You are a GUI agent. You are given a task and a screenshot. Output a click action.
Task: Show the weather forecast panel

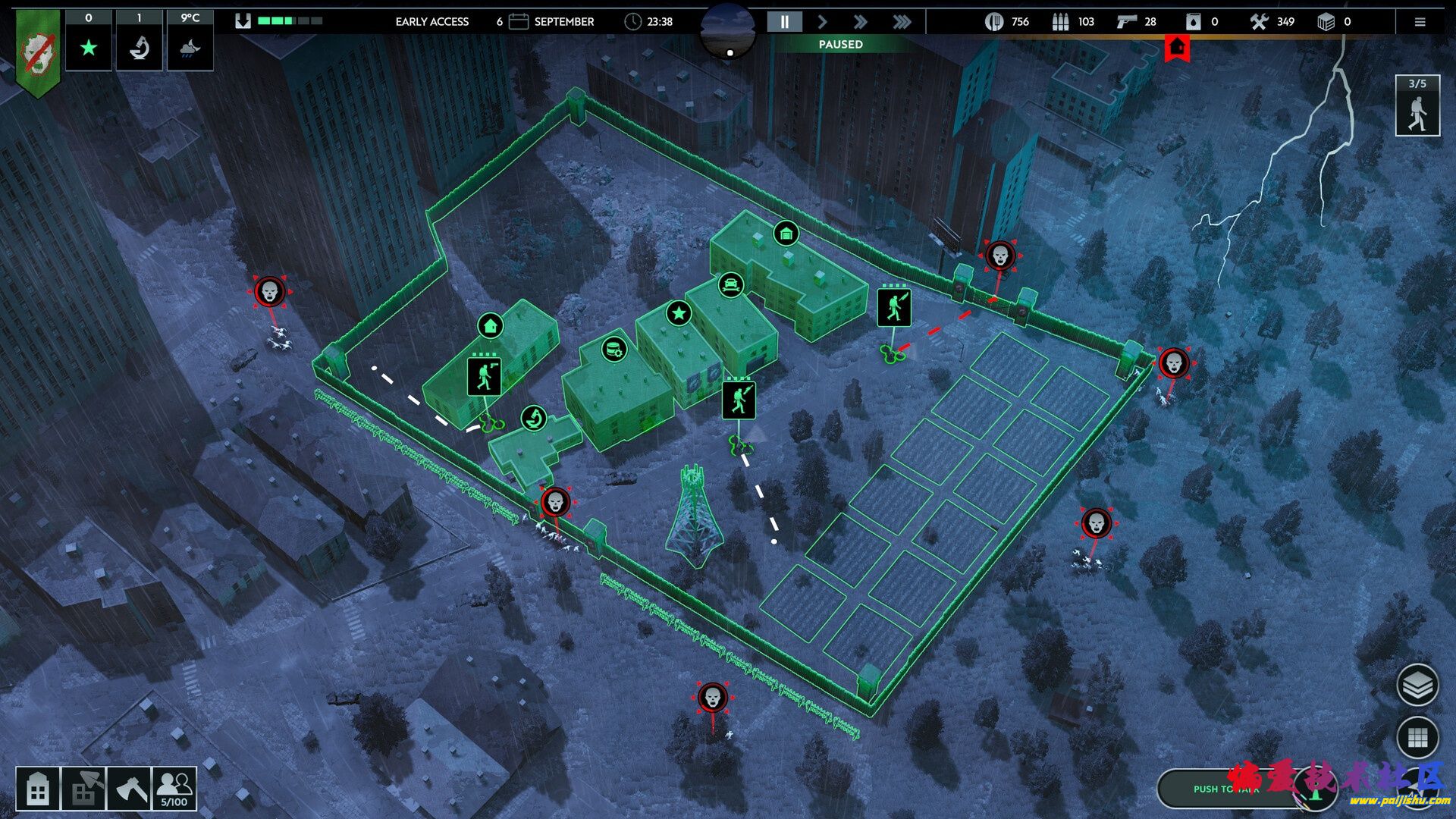(x=190, y=48)
